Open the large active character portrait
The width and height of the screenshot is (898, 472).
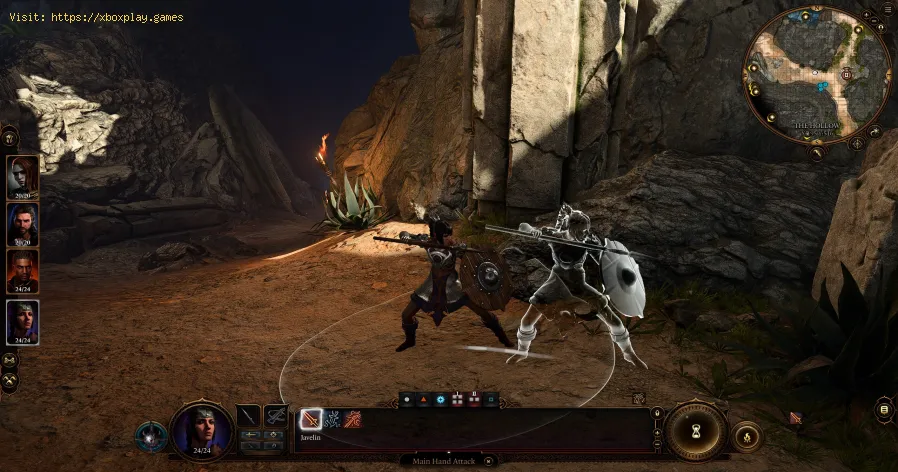coord(201,430)
